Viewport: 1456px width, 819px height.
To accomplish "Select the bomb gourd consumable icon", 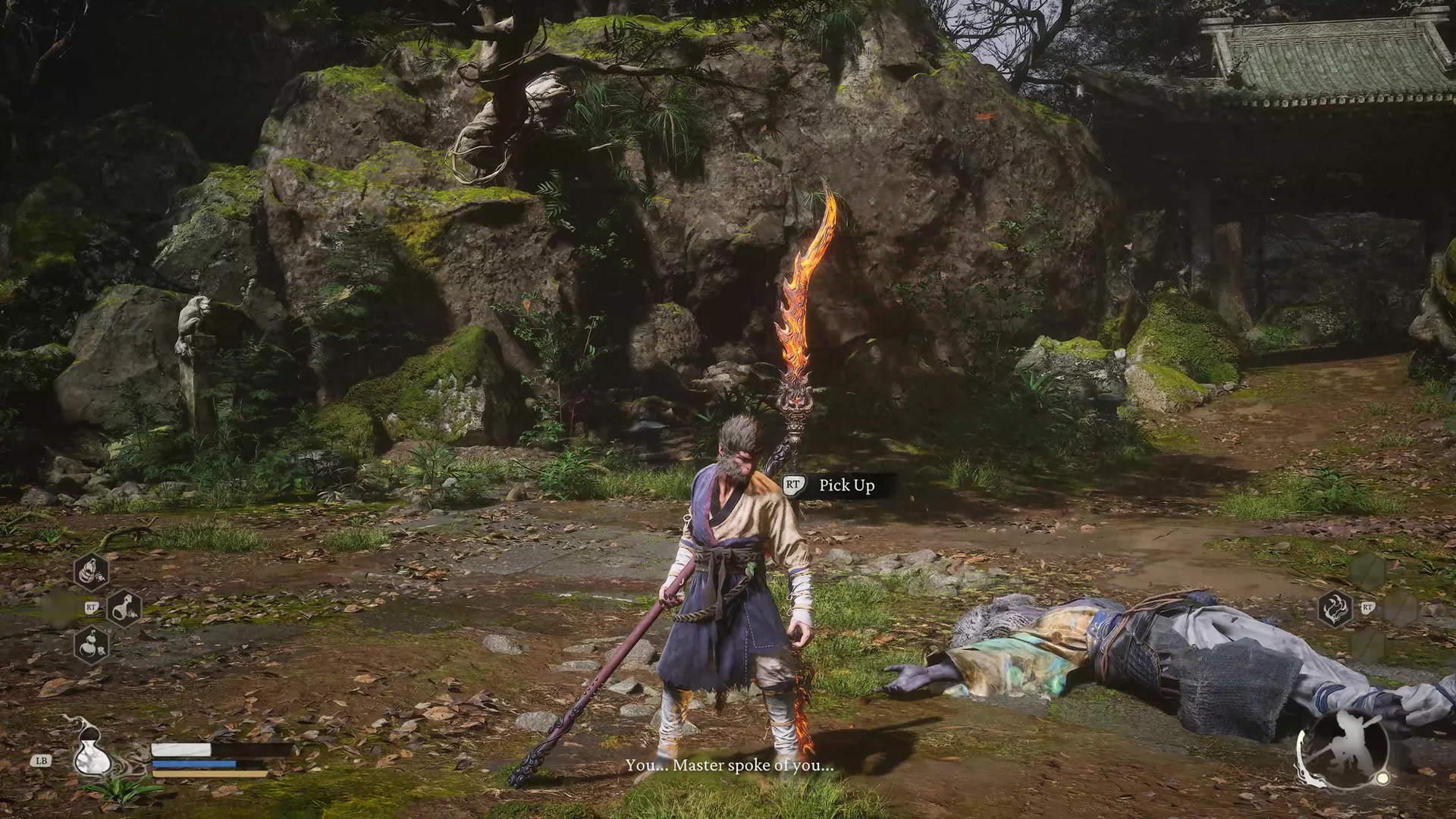I will tap(90, 646).
